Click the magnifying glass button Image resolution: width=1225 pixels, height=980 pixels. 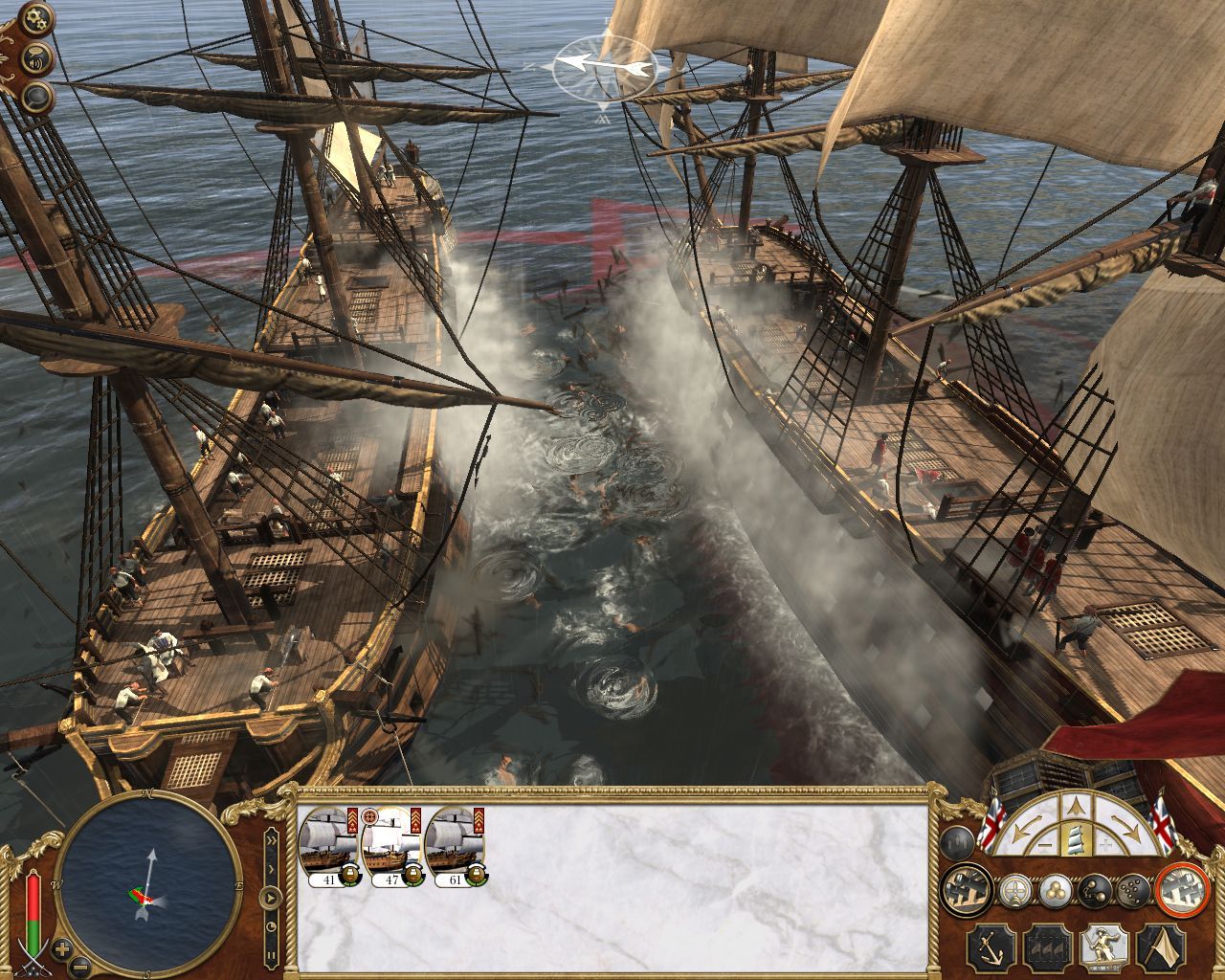38,96
